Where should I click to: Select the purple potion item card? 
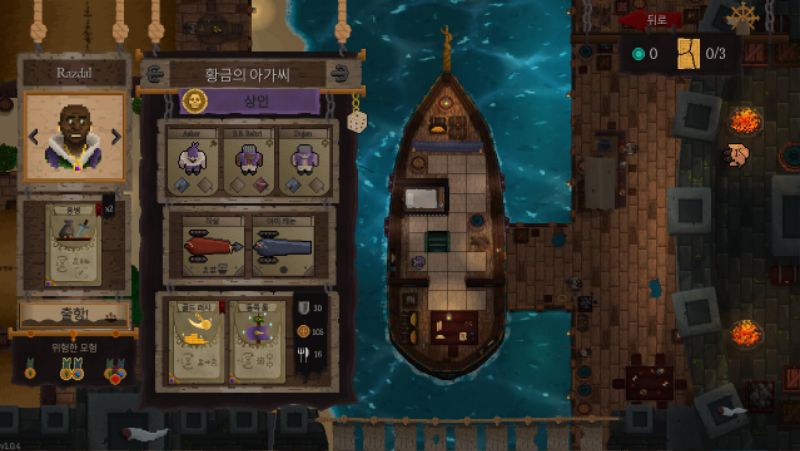(259, 341)
